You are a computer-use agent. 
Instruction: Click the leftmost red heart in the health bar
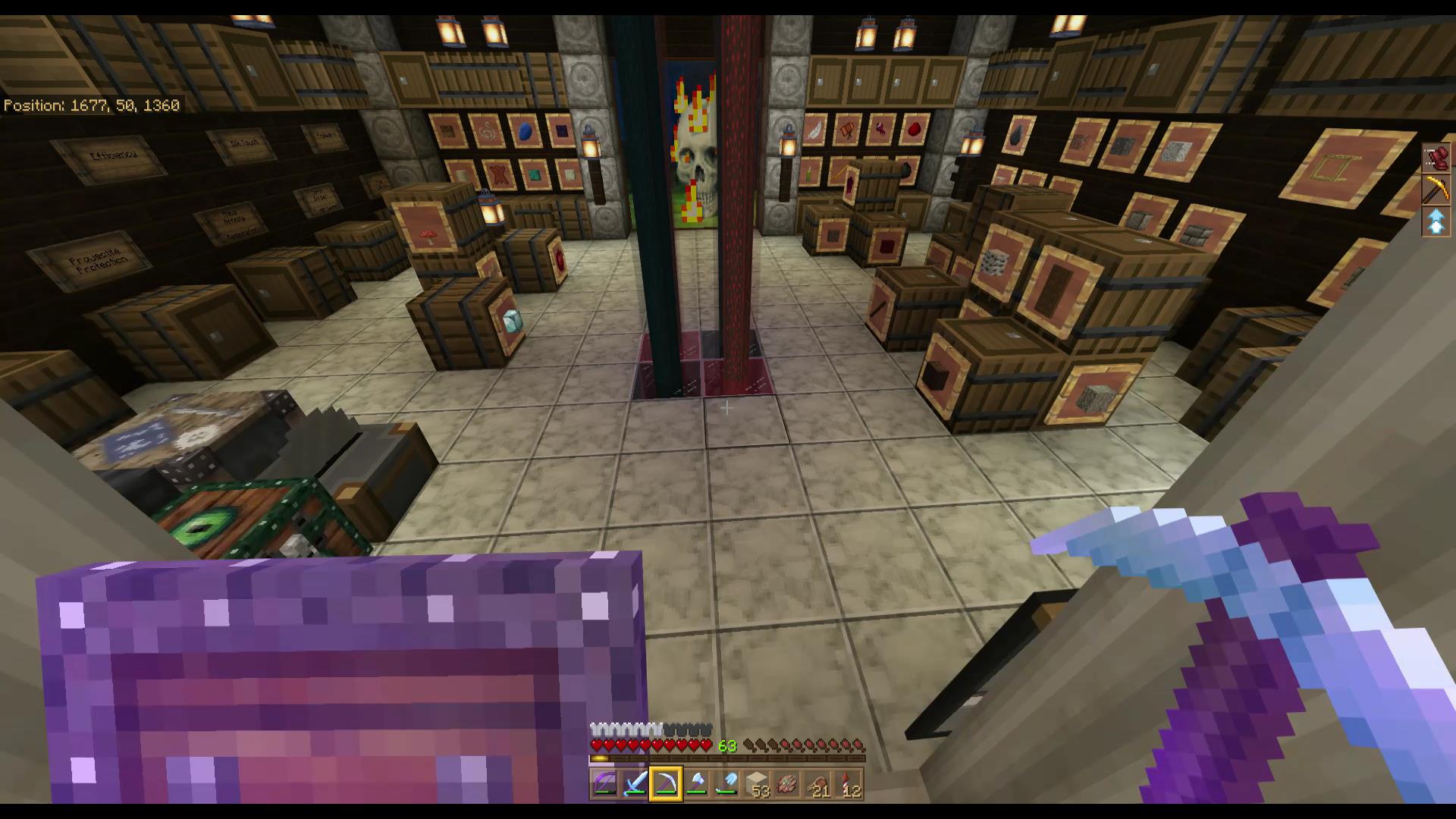click(x=595, y=746)
